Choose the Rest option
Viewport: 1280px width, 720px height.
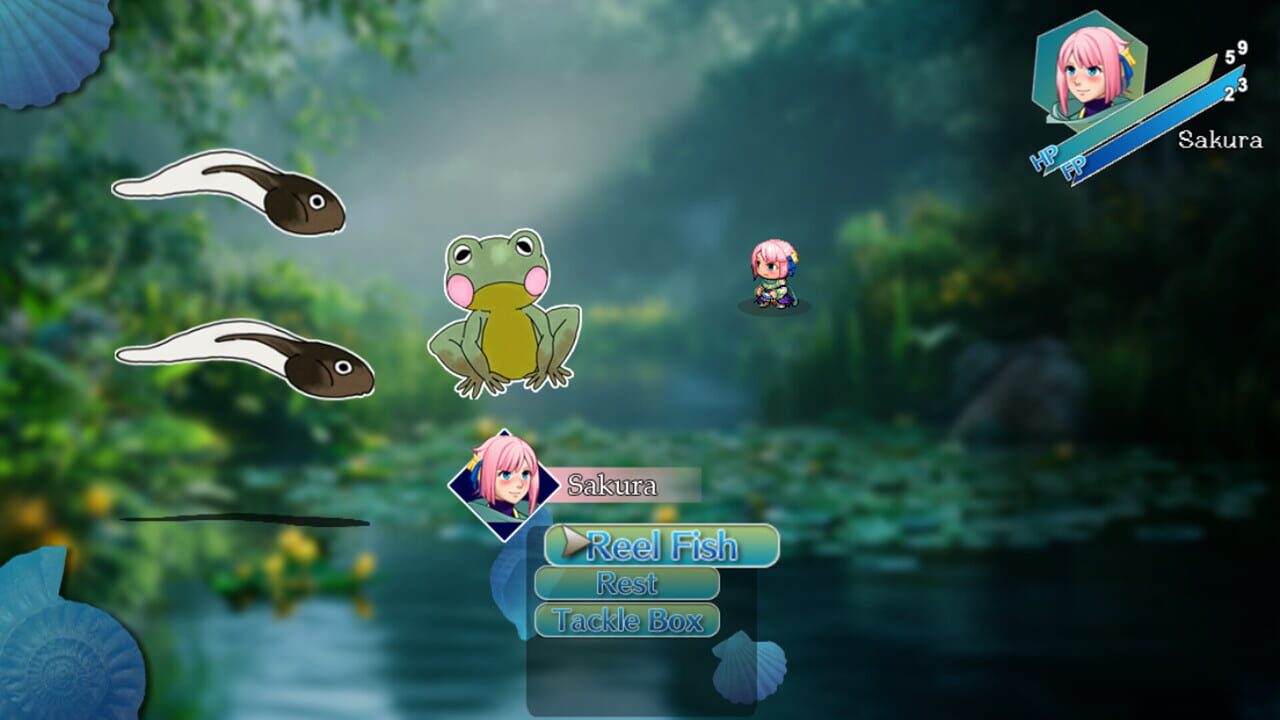627,584
